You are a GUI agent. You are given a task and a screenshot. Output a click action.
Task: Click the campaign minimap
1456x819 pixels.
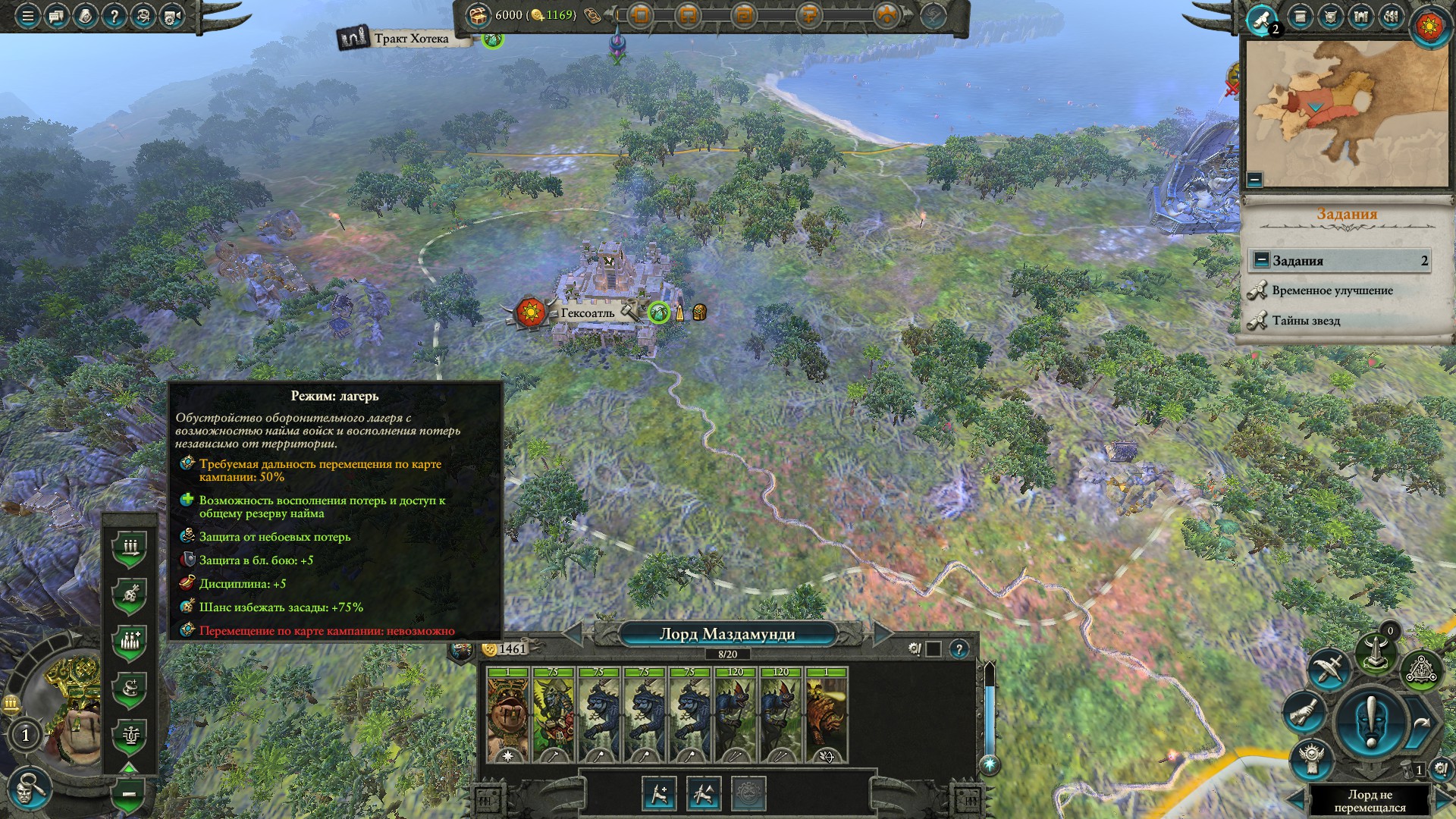(1347, 114)
